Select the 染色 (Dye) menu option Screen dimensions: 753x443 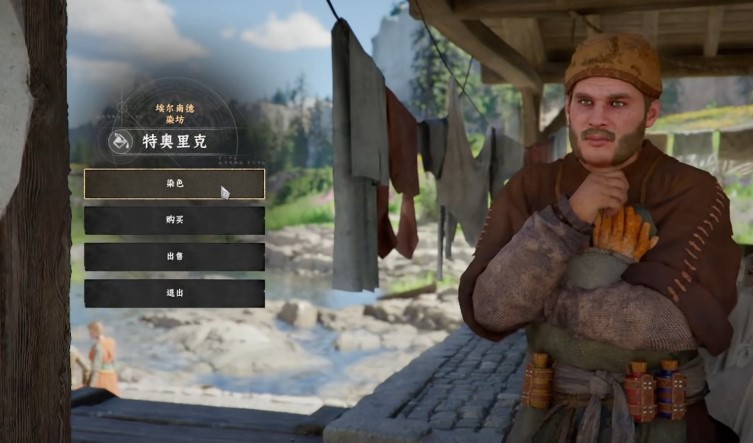(x=174, y=184)
